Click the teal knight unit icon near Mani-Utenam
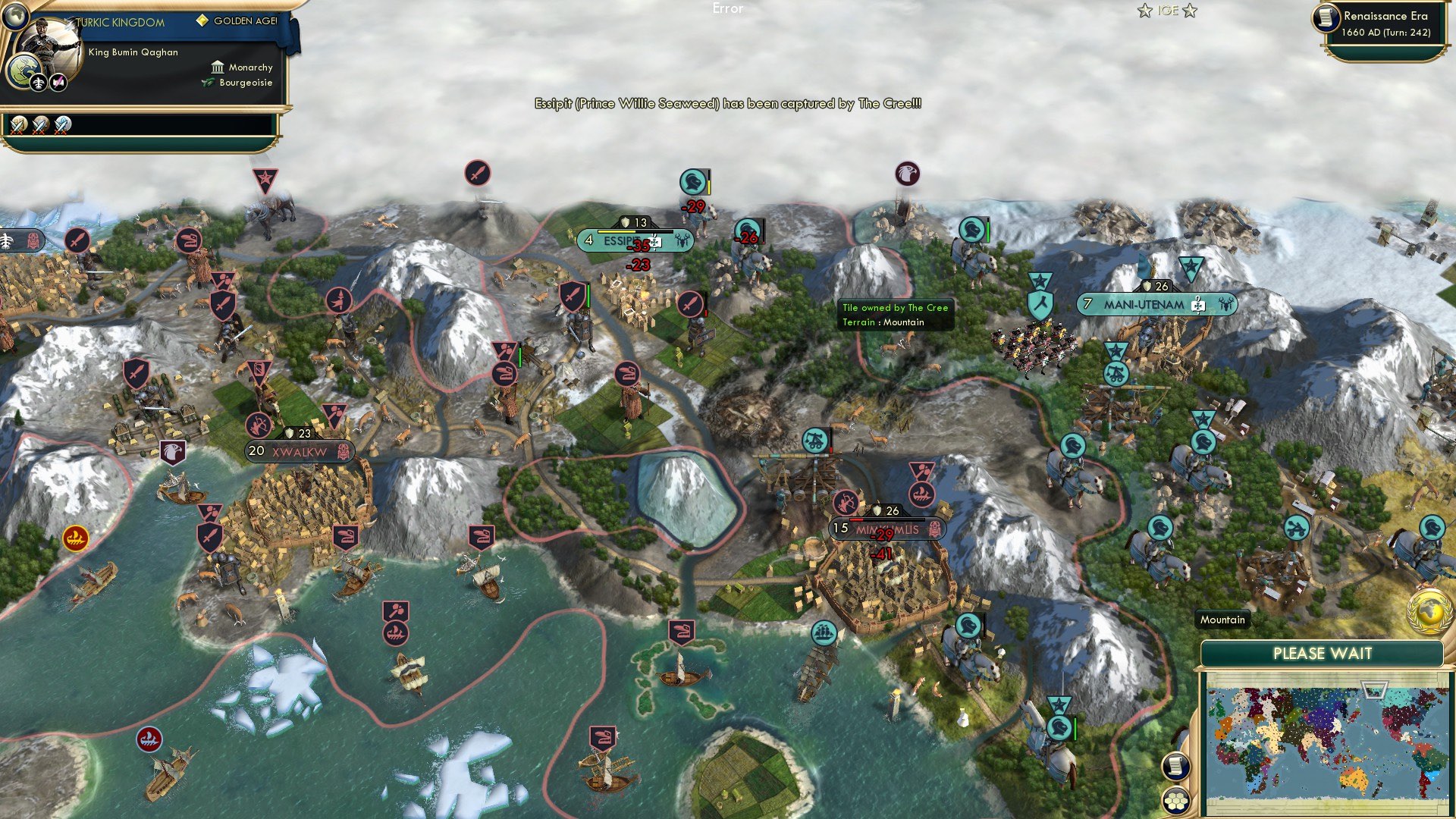Image resolution: width=1456 pixels, height=819 pixels. pyautogui.click(x=973, y=230)
